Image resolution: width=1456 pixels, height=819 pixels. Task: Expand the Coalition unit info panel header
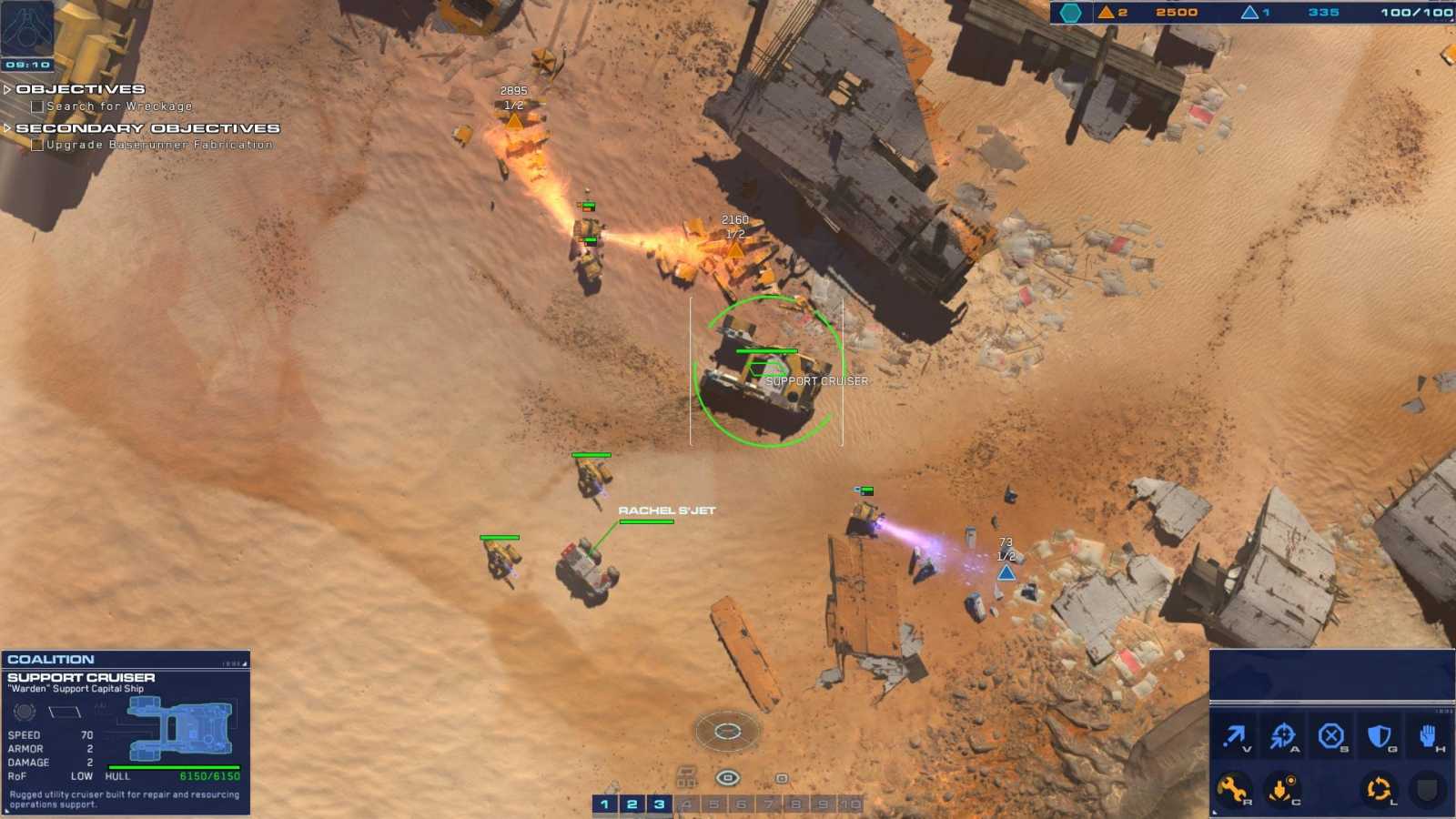[x=55, y=659]
